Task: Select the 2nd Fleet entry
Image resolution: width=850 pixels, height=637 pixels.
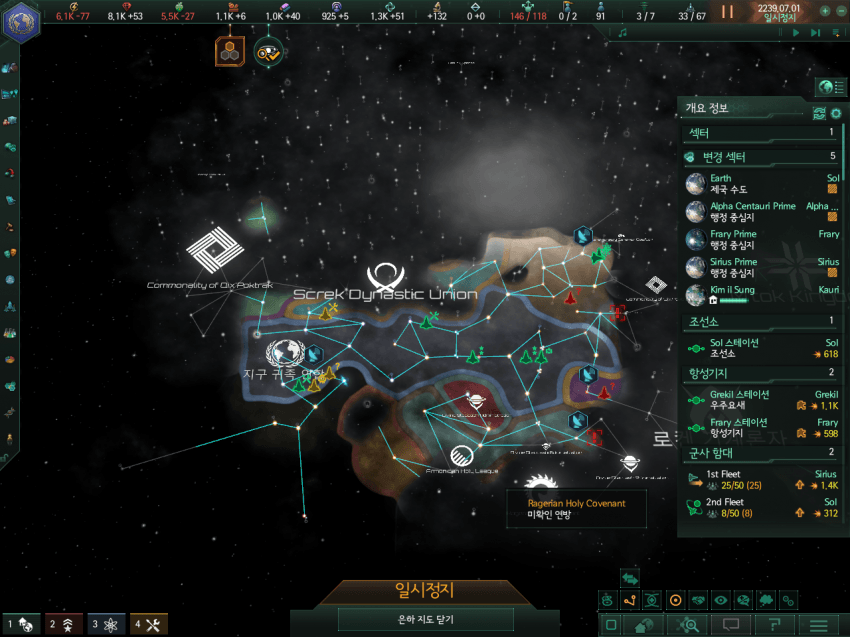Action: pyautogui.click(x=762, y=507)
